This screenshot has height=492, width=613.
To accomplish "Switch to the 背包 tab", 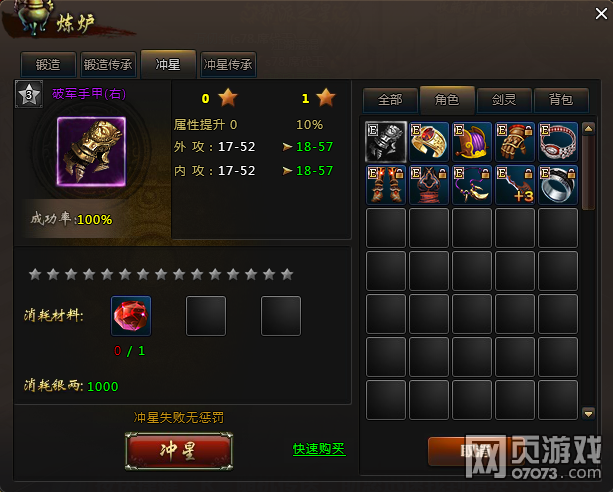I will [x=560, y=99].
